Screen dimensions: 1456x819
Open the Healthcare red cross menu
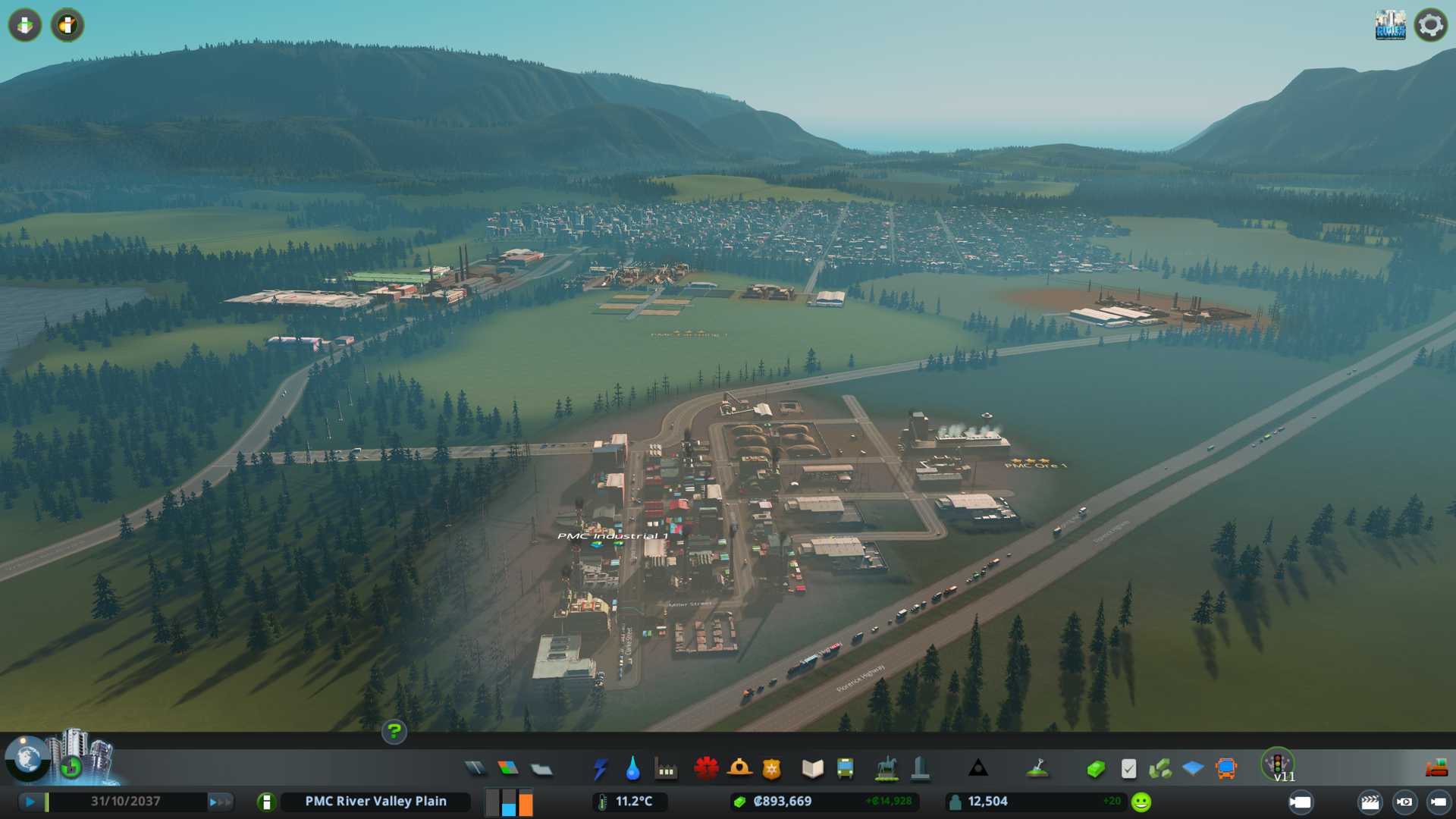point(706,769)
